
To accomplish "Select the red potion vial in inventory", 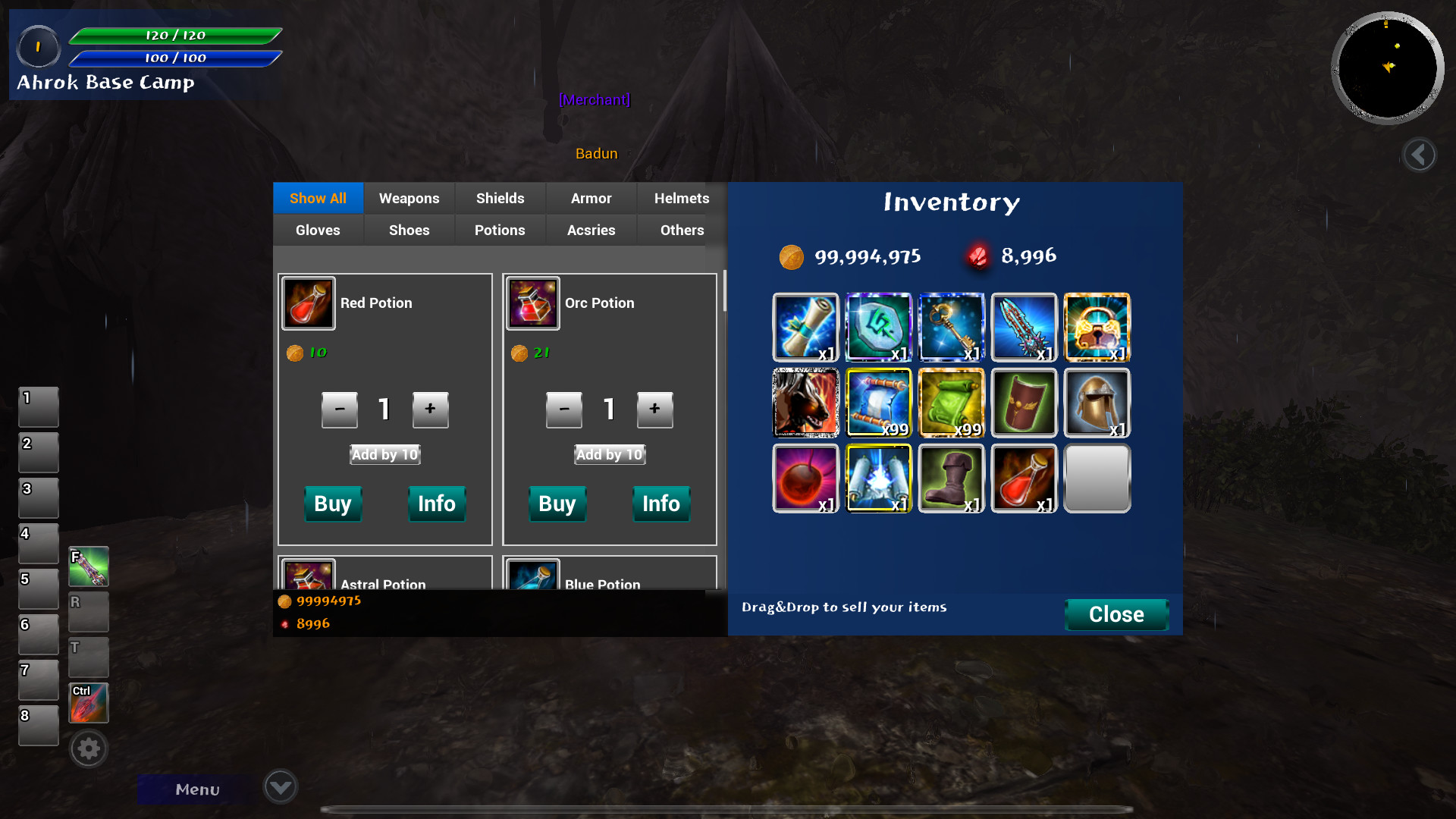I will tap(1024, 479).
